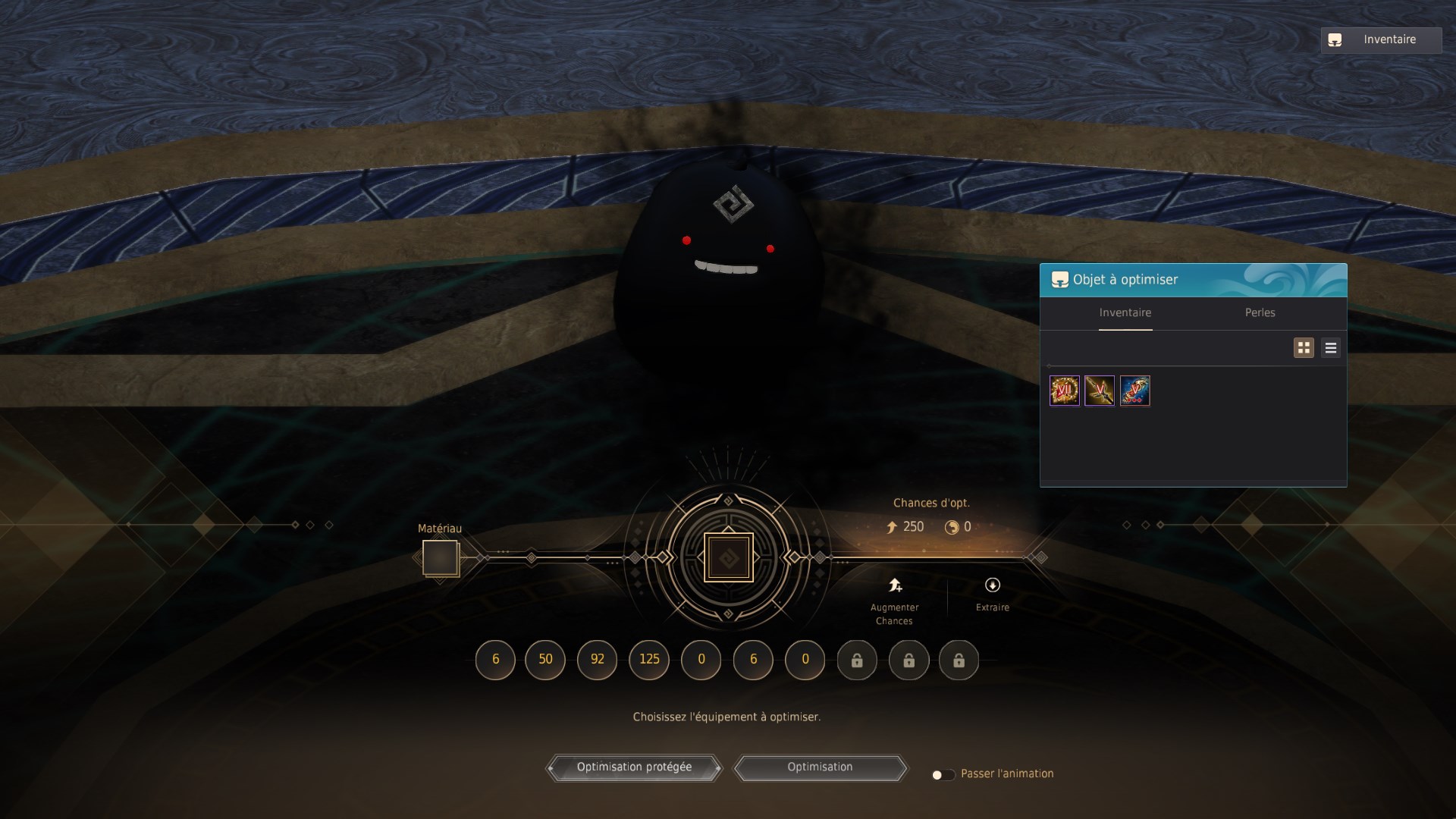Switch to the Perles tab
The width and height of the screenshot is (1456, 819).
1260,313
